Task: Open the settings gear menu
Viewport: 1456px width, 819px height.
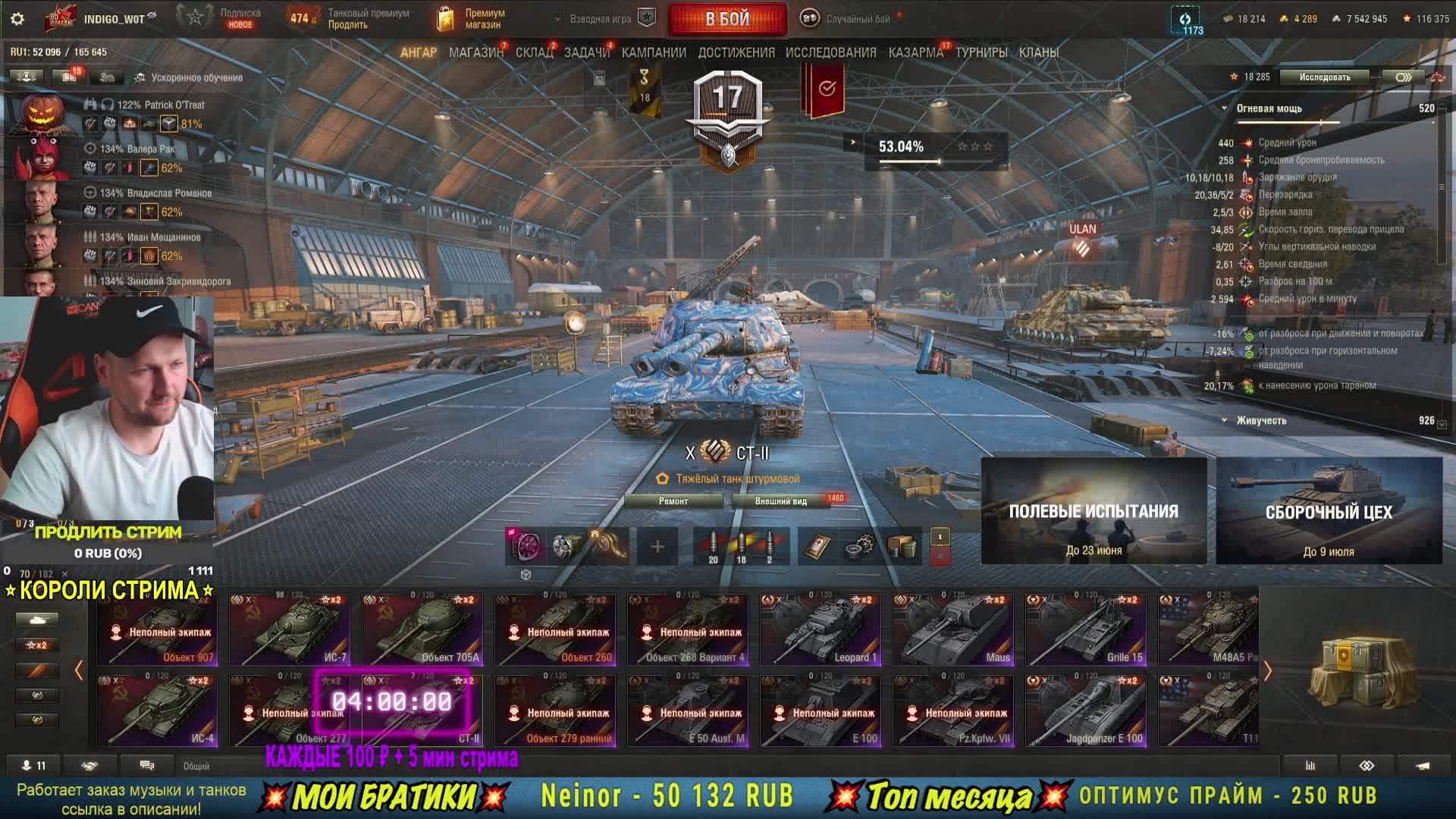Action: (x=17, y=19)
